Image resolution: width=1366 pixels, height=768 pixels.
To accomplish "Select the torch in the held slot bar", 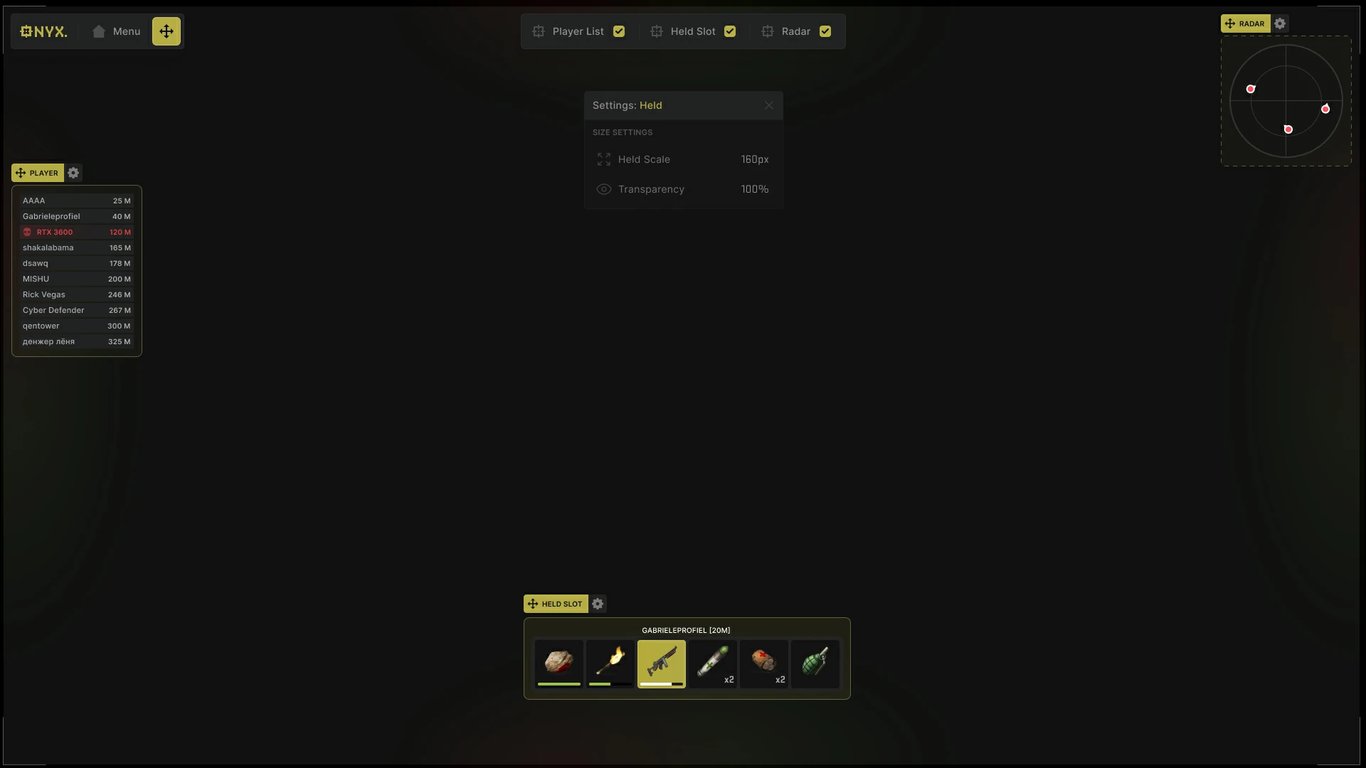I will (x=610, y=661).
